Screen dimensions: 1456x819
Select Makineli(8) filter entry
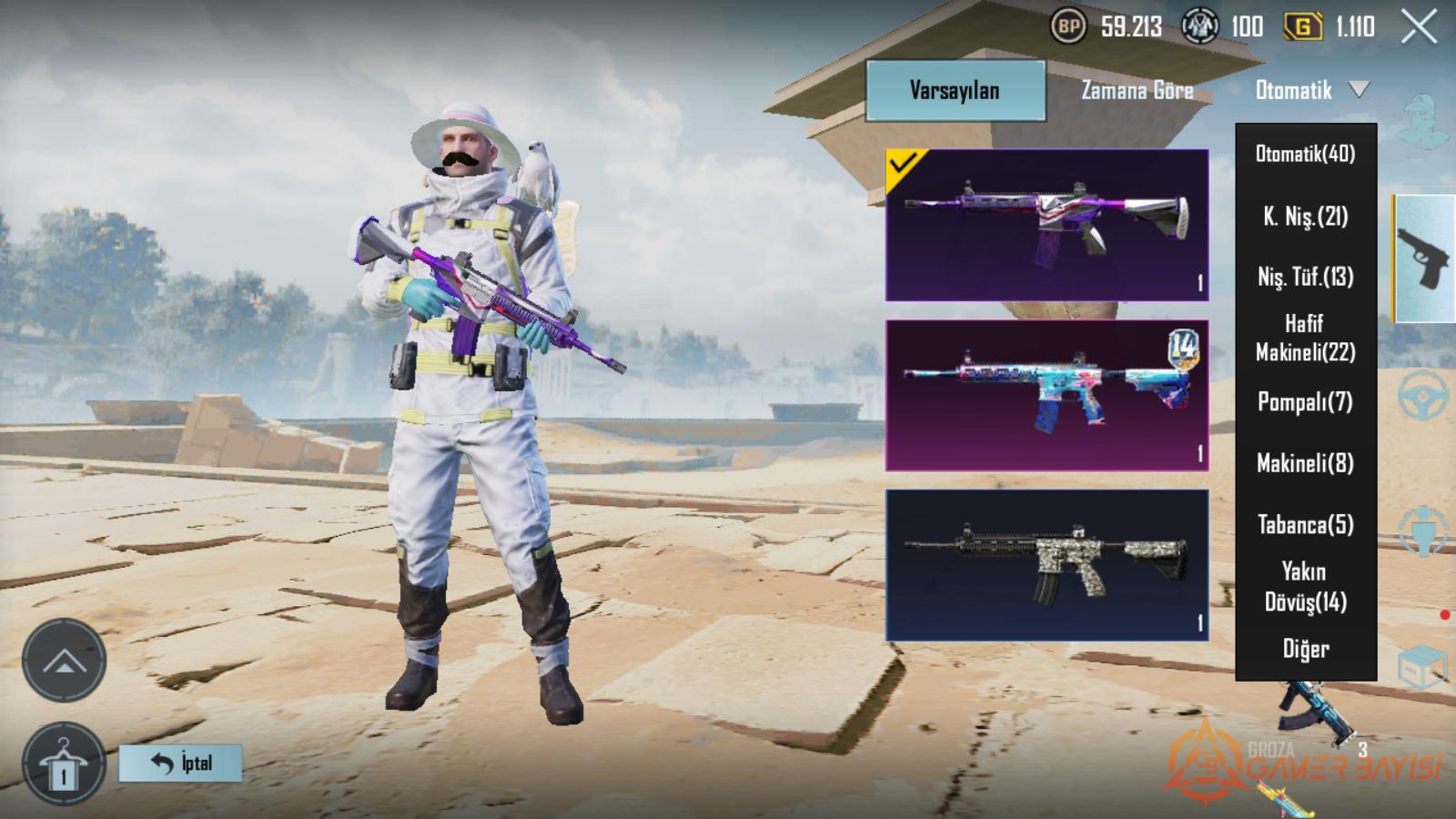(1305, 463)
